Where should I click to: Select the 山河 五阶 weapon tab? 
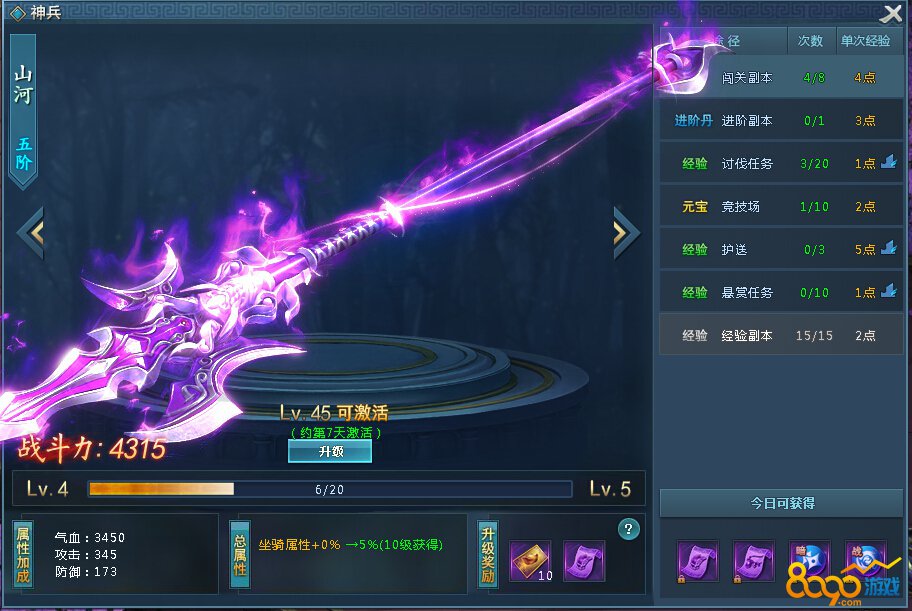pos(23,112)
